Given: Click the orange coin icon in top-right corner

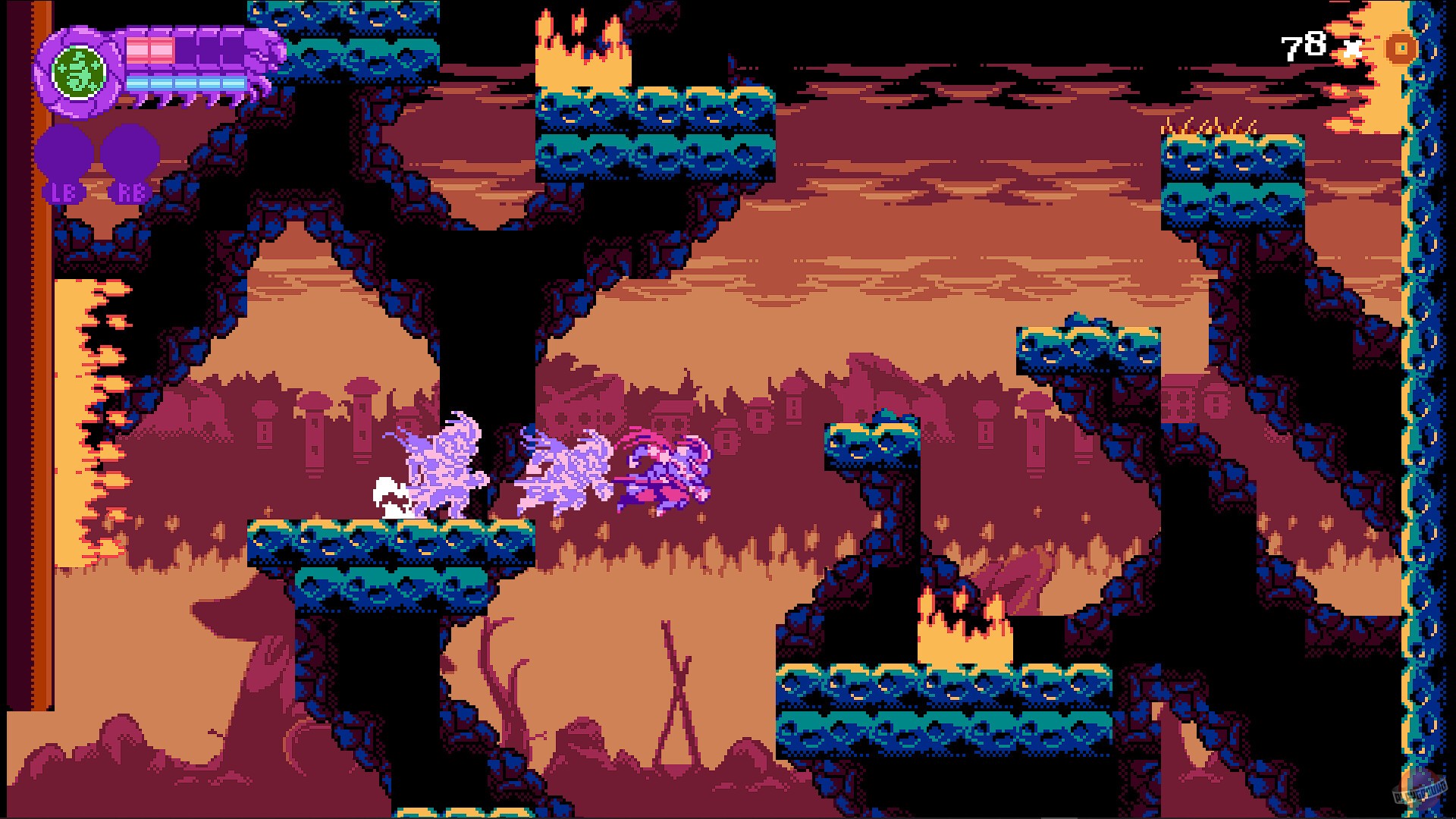Looking at the screenshot, I should click(1402, 49).
